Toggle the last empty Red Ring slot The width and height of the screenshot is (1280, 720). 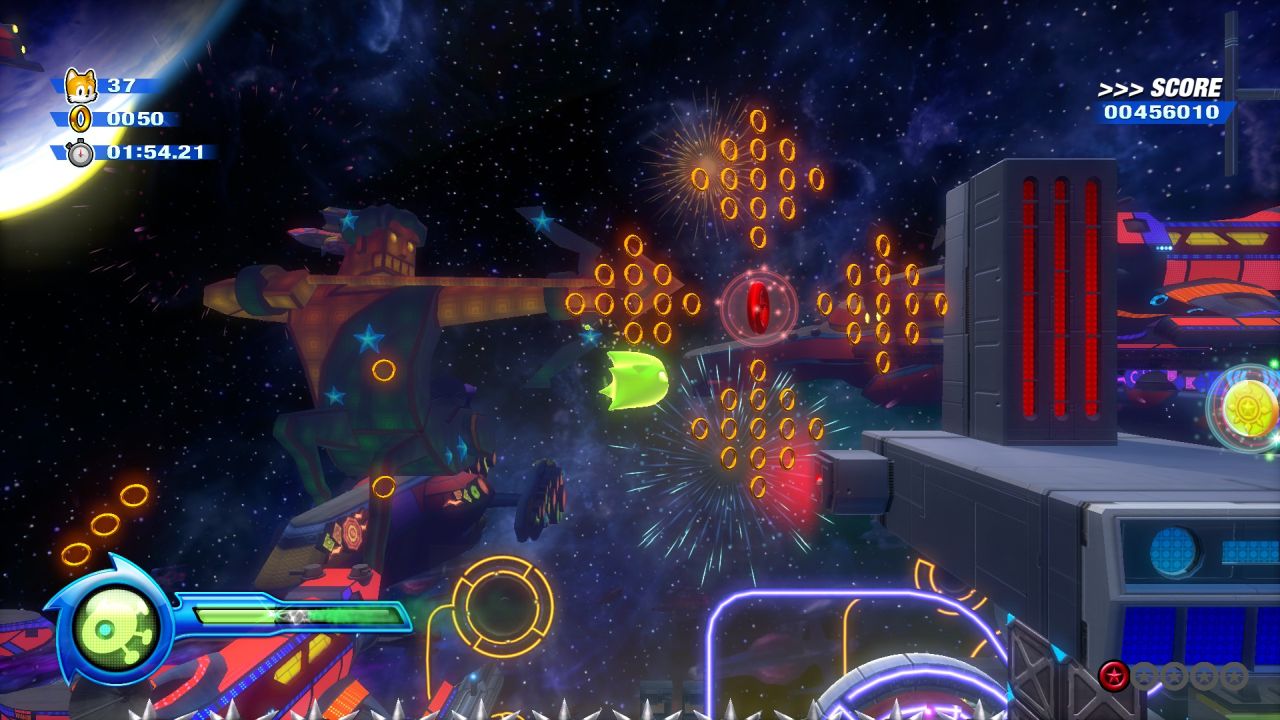tap(1233, 674)
